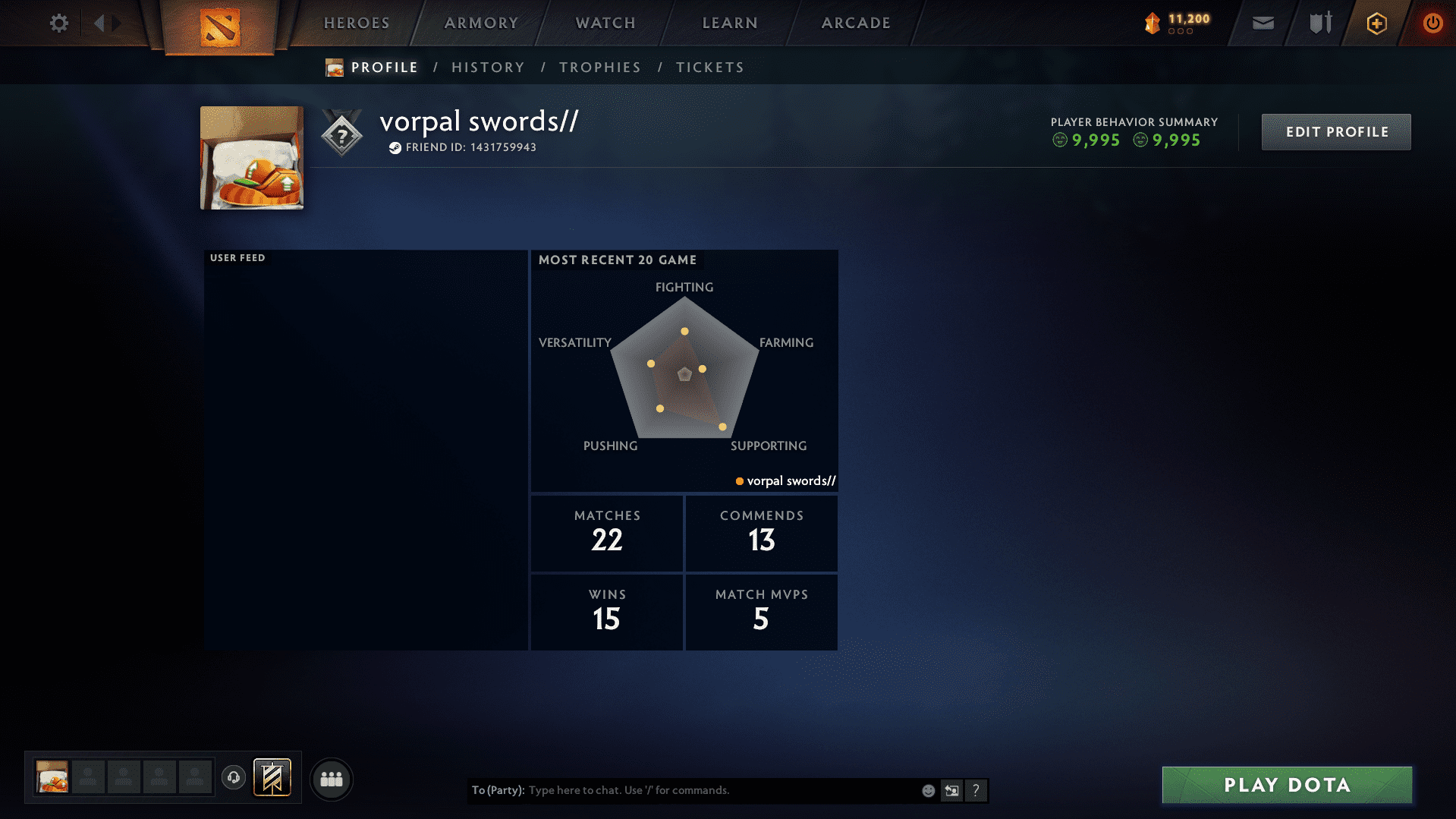This screenshot has height=819, width=1456.
Task: Open the emoticon picker in chat
Action: [x=927, y=790]
